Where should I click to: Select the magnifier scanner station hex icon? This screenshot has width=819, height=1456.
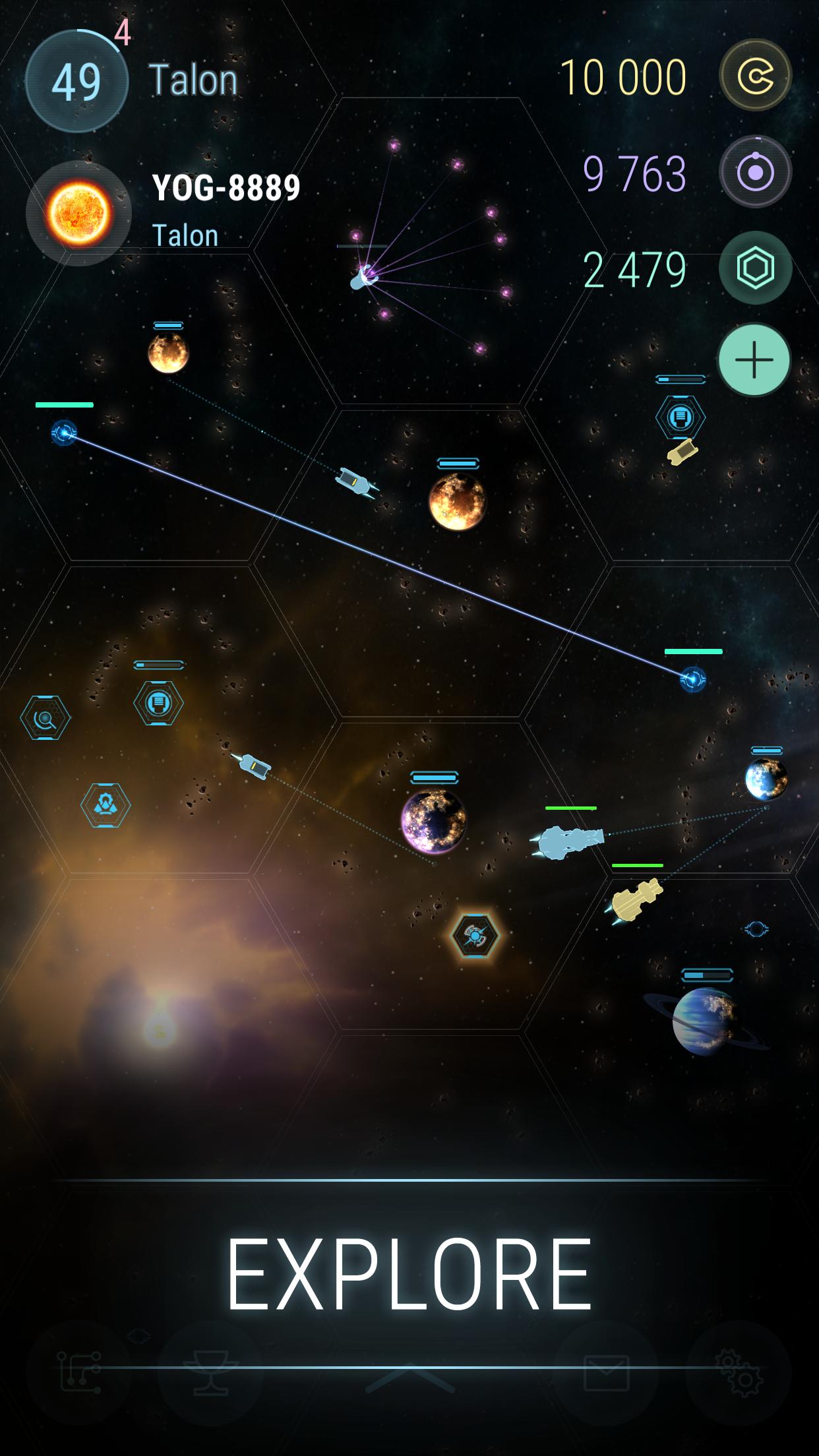45,717
